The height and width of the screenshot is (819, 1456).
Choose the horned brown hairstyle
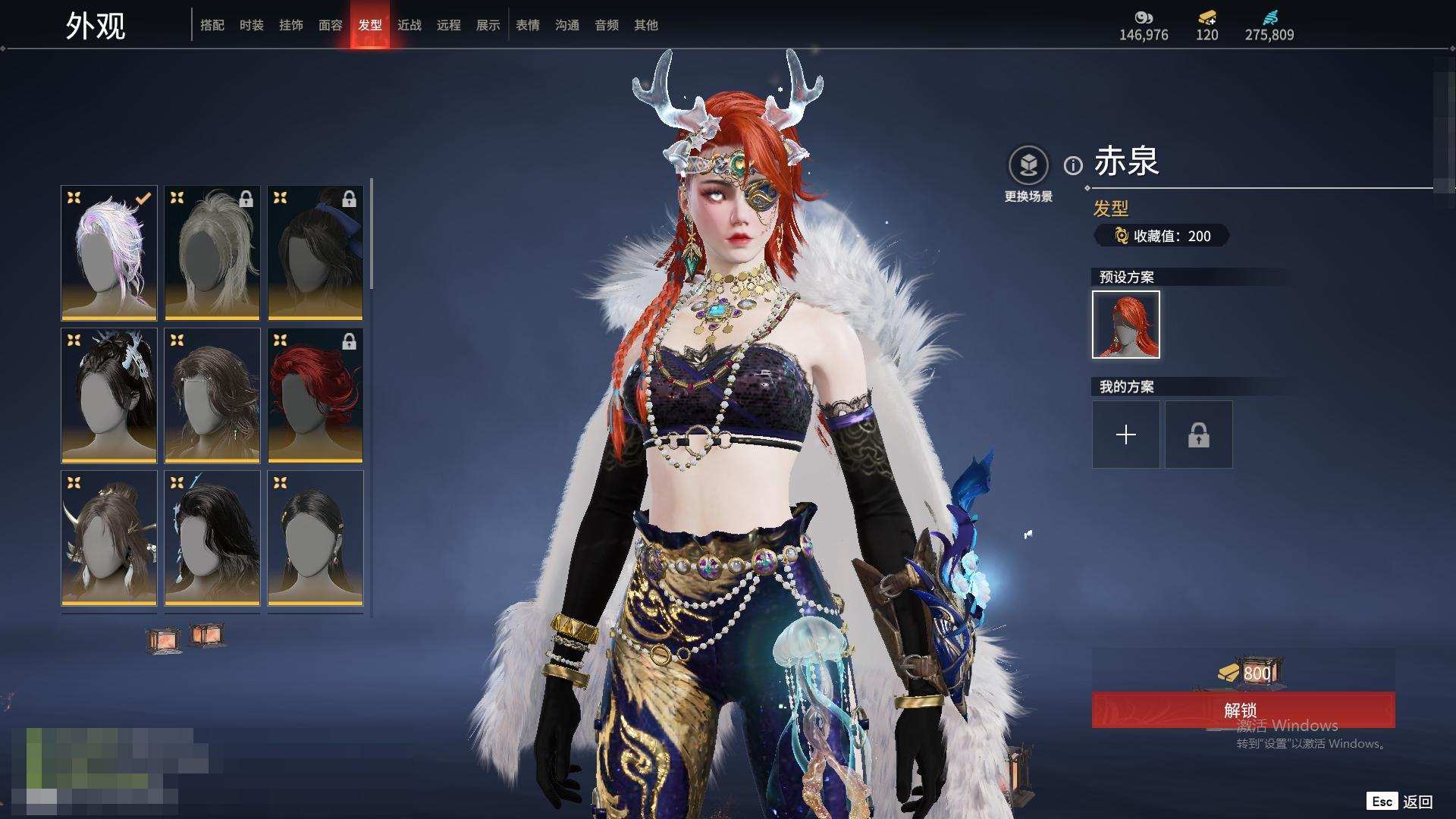[109, 538]
